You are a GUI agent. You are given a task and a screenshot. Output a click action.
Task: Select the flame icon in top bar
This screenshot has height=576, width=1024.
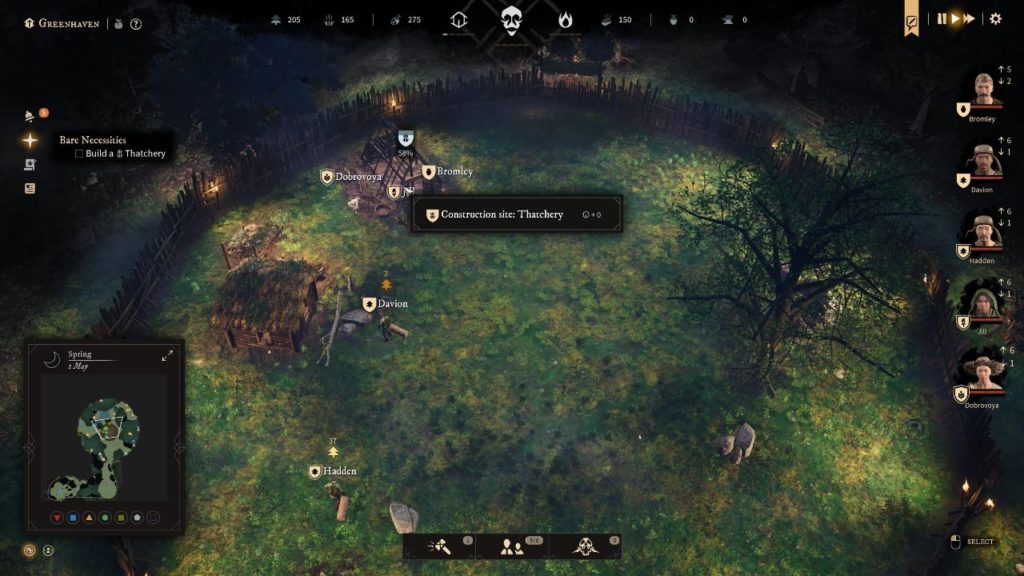coord(565,19)
